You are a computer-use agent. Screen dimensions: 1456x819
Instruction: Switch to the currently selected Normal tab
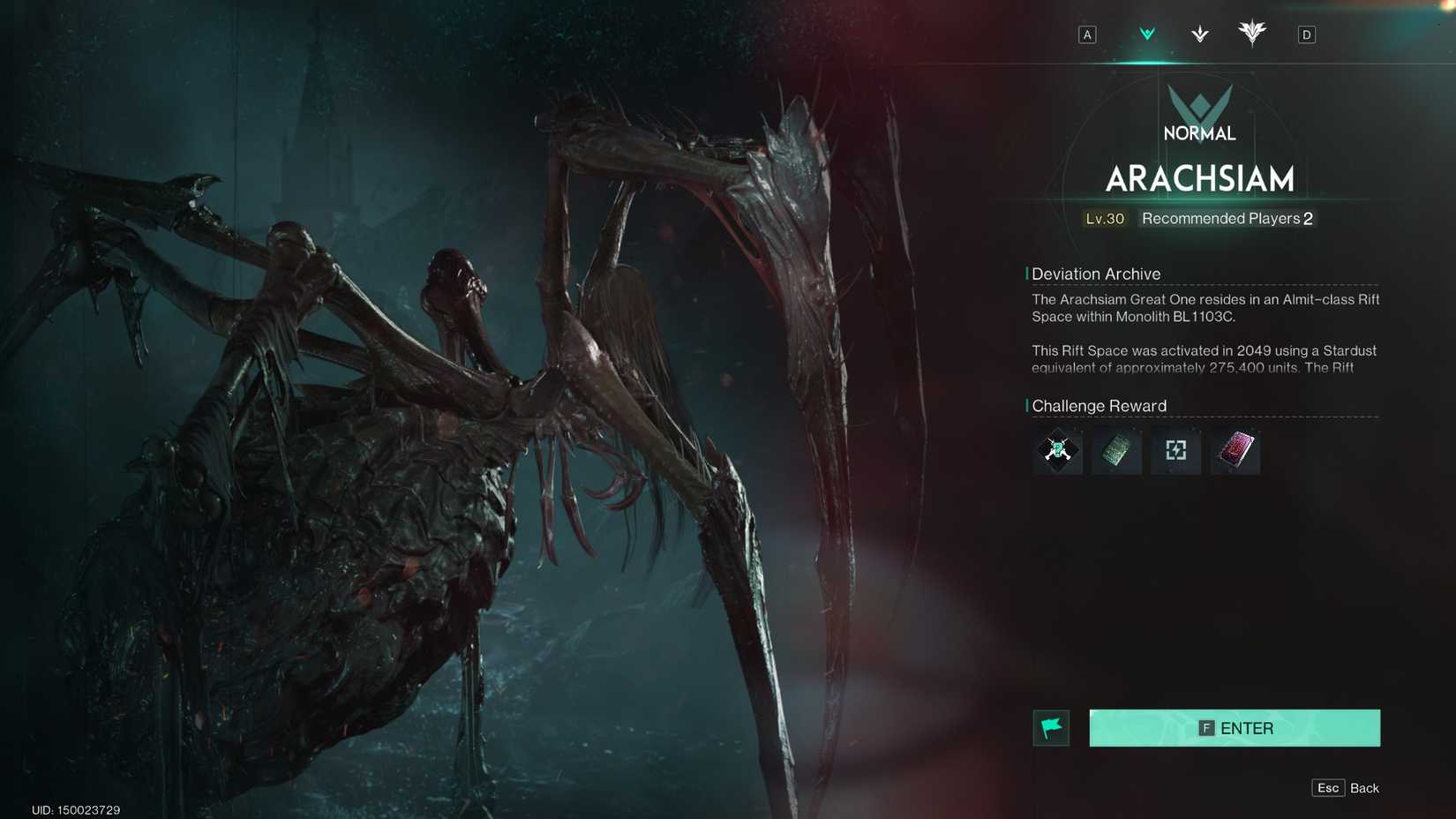coord(1146,34)
